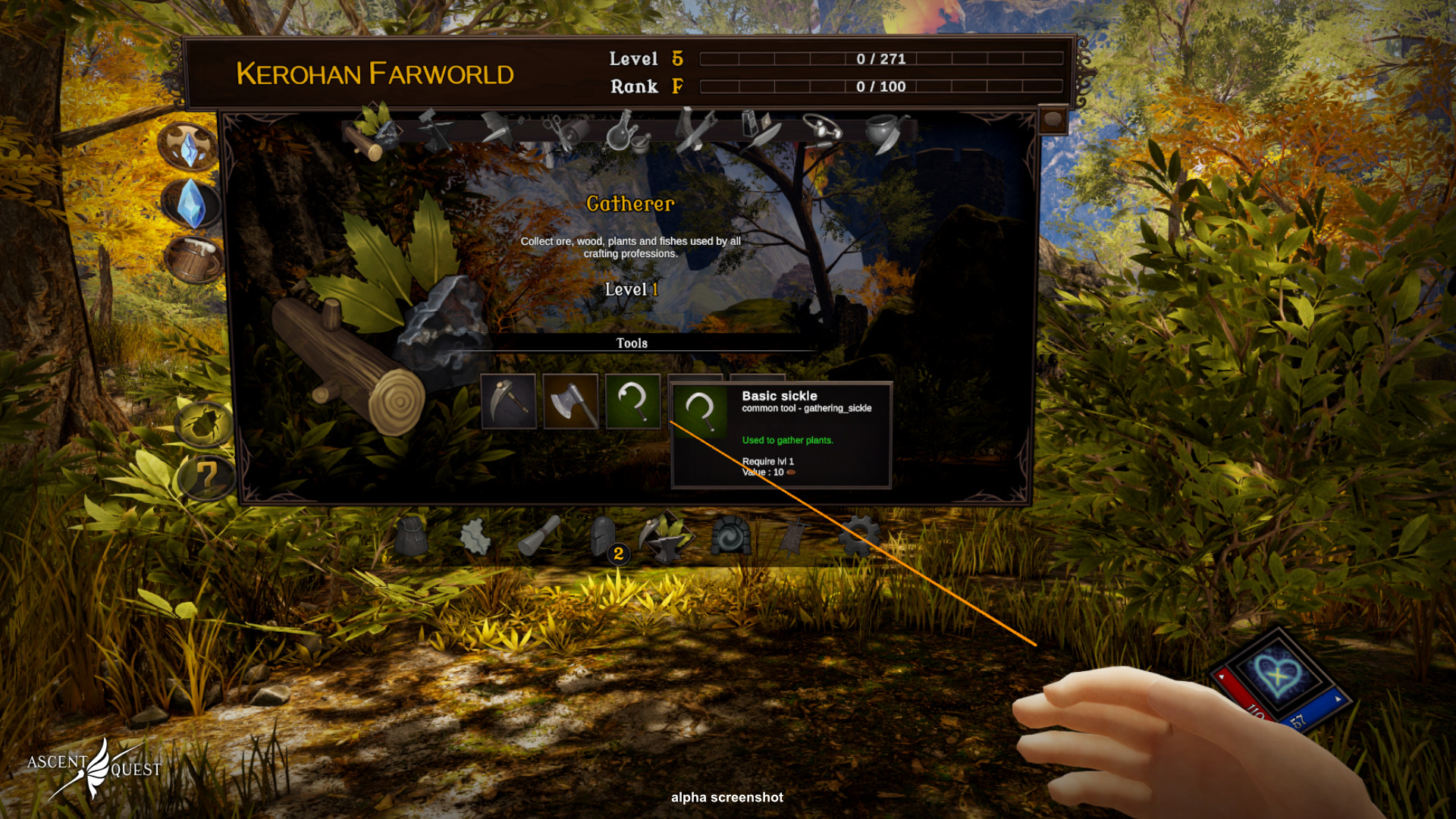Click the Basic sickle tool slot

pos(633,402)
